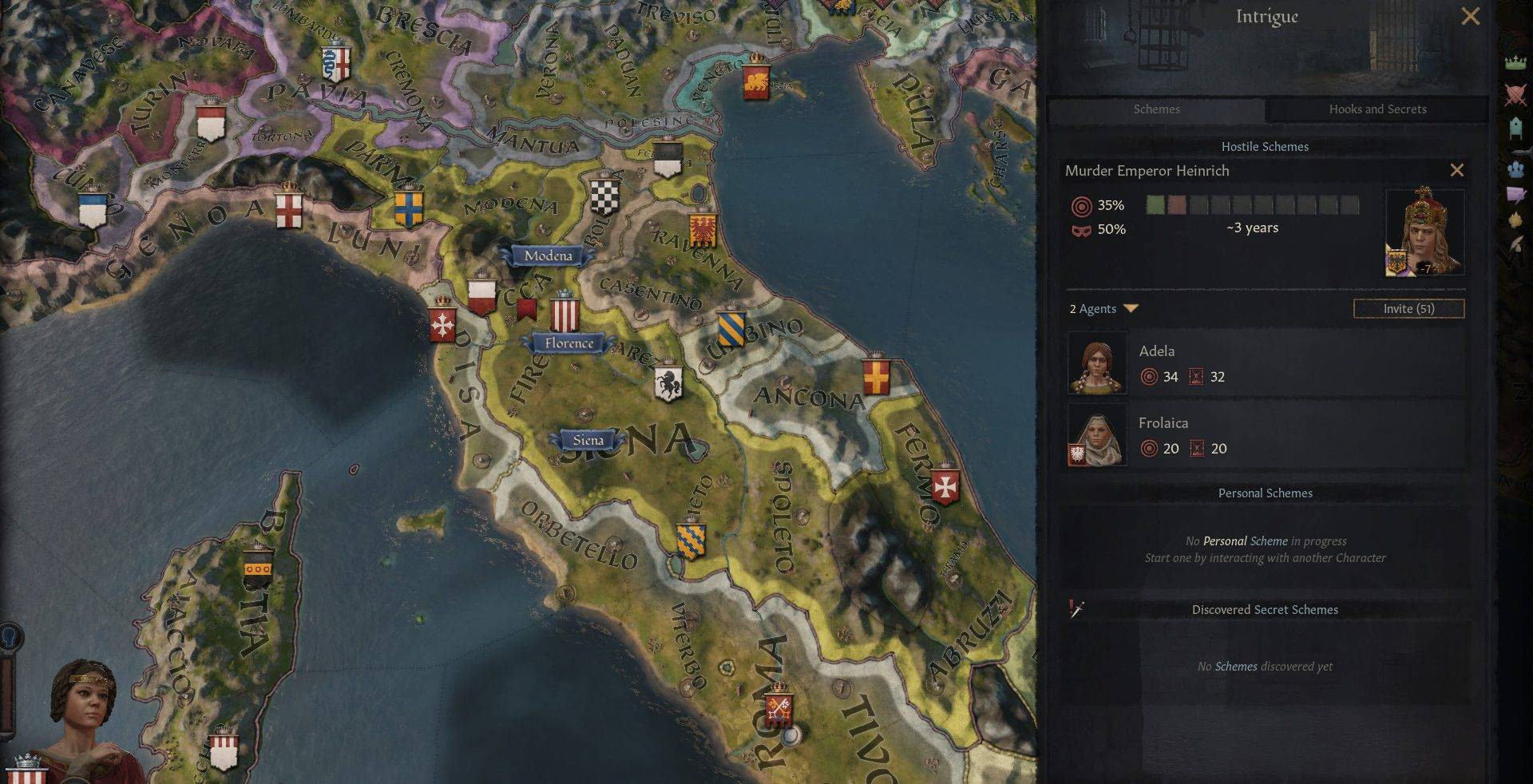Screen dimensions: 1533x784
Task: Click the player's red-striped coat of arms
Action: (x=26, y=771)
